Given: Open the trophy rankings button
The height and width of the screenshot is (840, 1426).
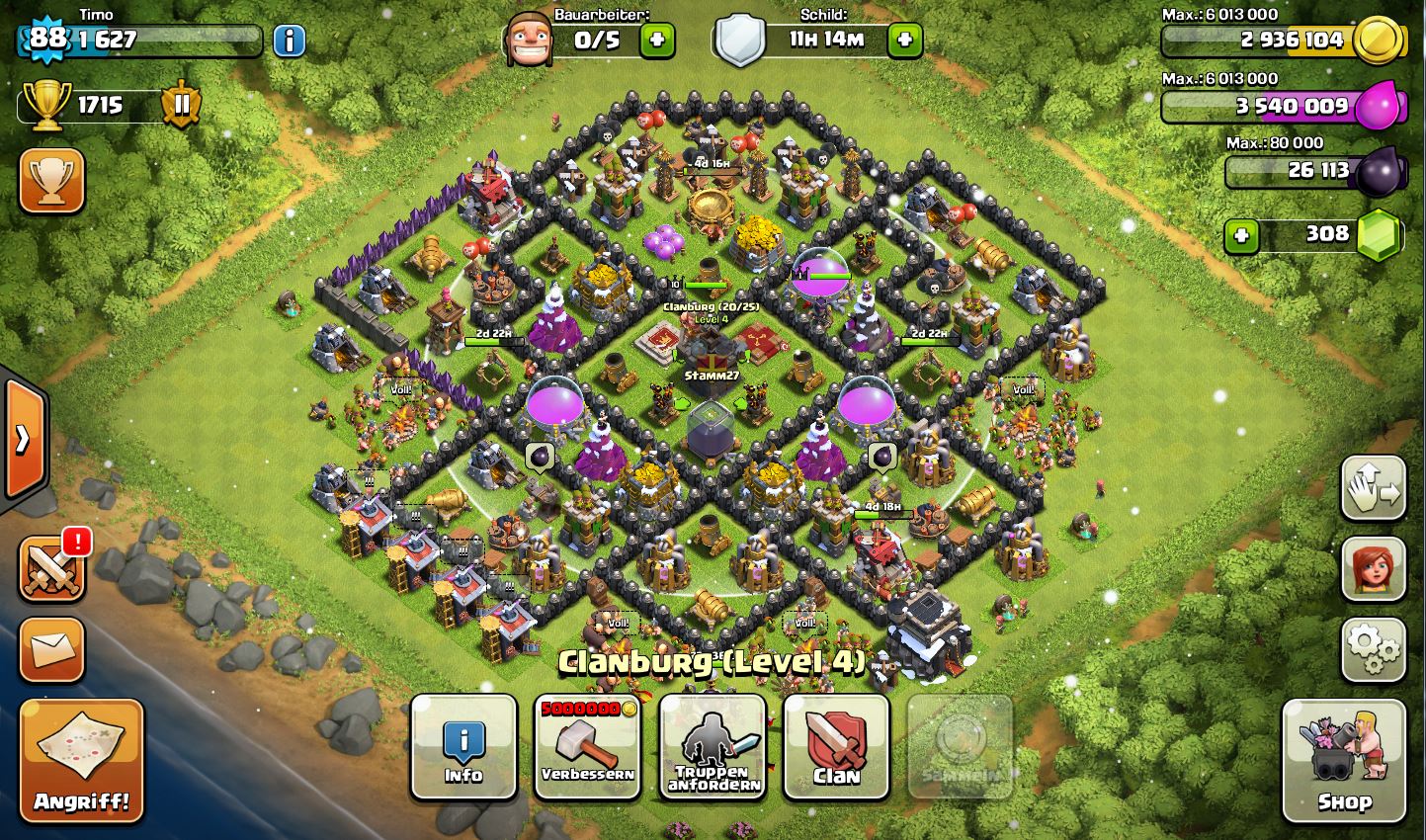Looking at the screenshot, I should 51,180.
